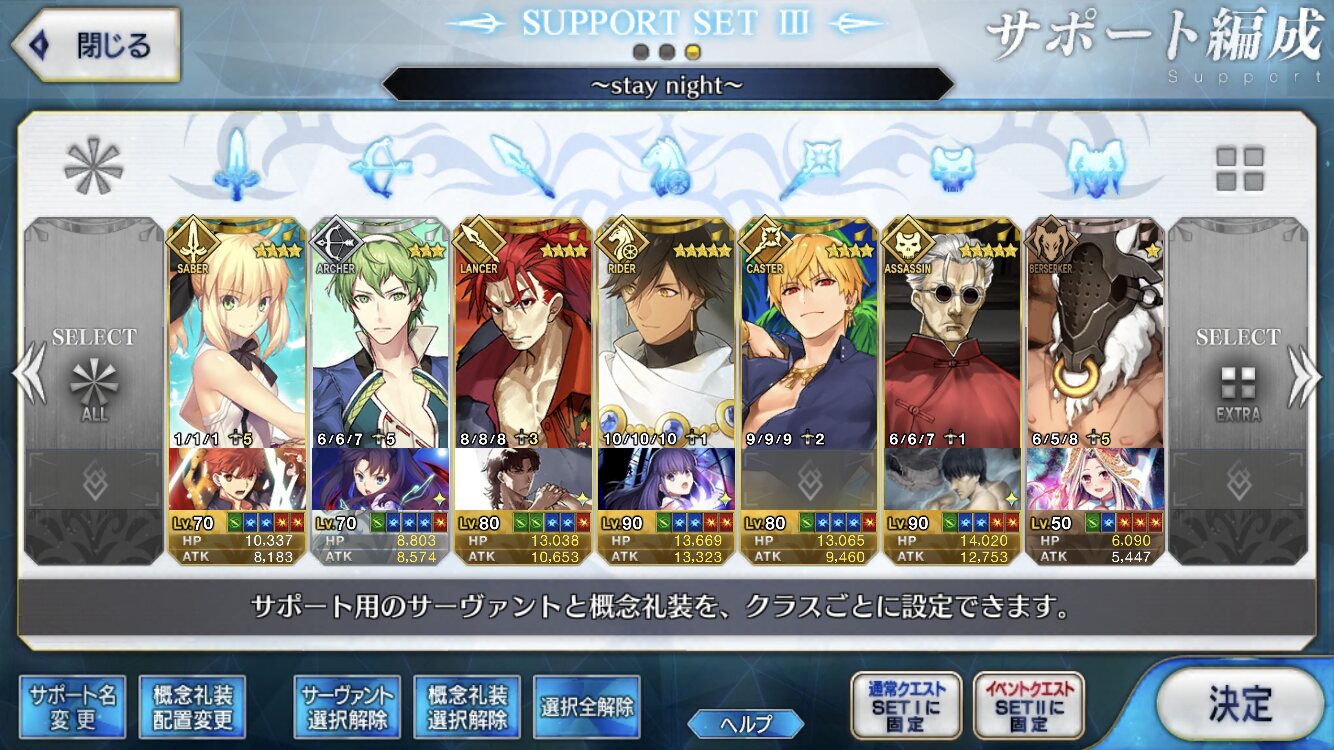
Task: Lock normal quests to SET I
Action: (x=906, y=706)
